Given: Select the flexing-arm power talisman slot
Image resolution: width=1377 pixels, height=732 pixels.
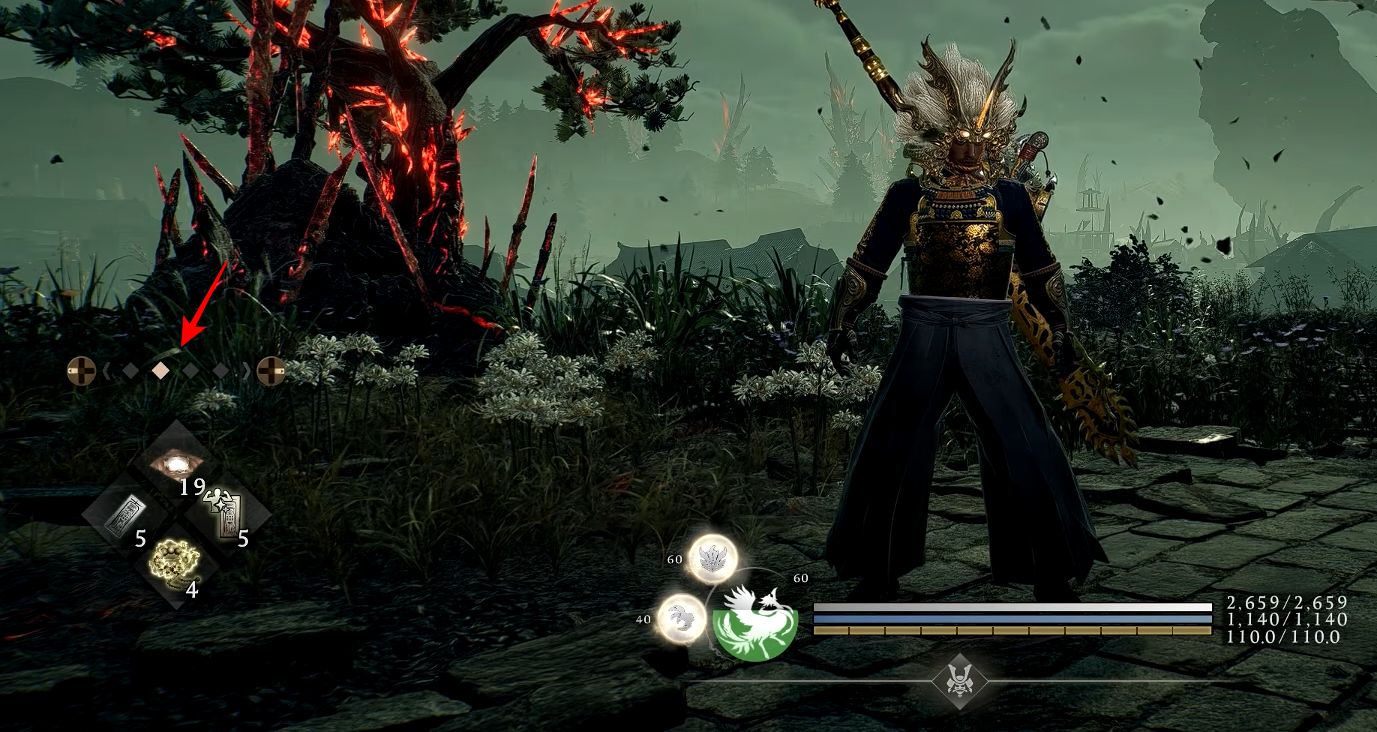Looking at the screenshot, I should coord(227,513).
